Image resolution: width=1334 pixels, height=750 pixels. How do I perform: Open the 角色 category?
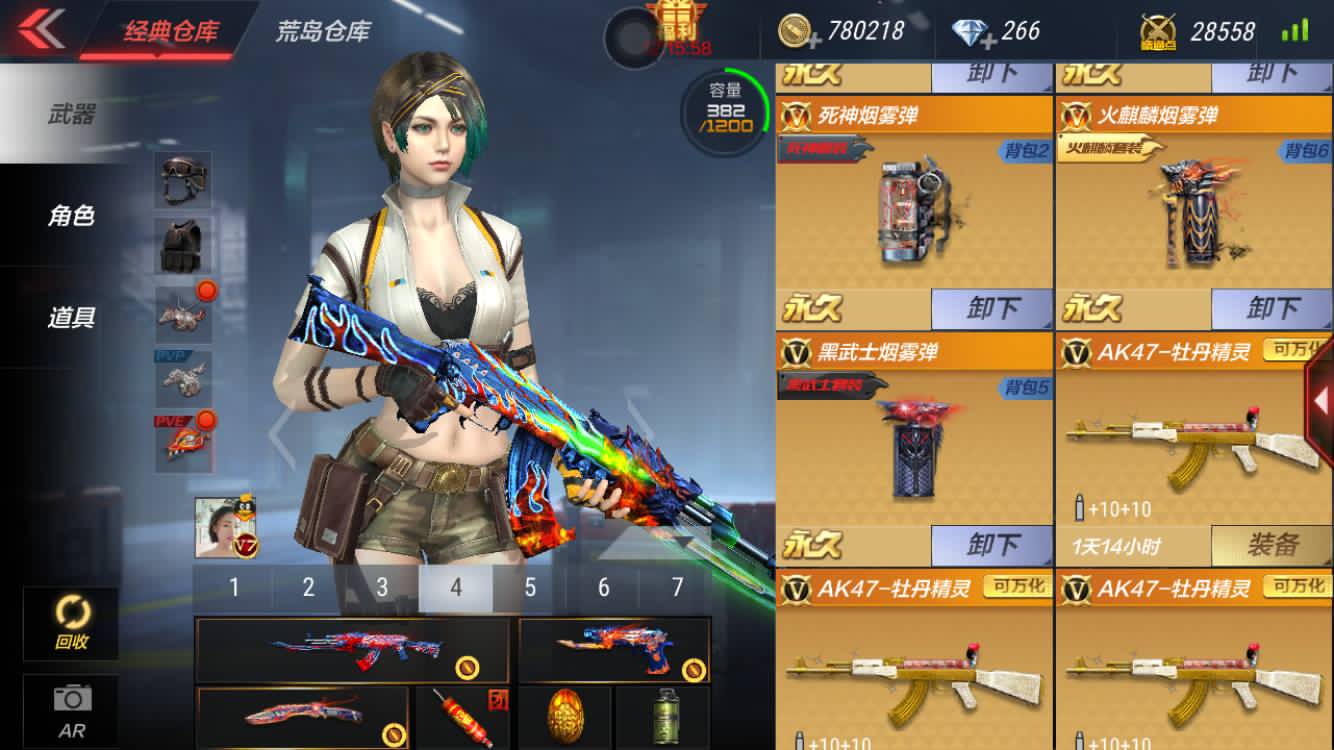tap(71, 215)
